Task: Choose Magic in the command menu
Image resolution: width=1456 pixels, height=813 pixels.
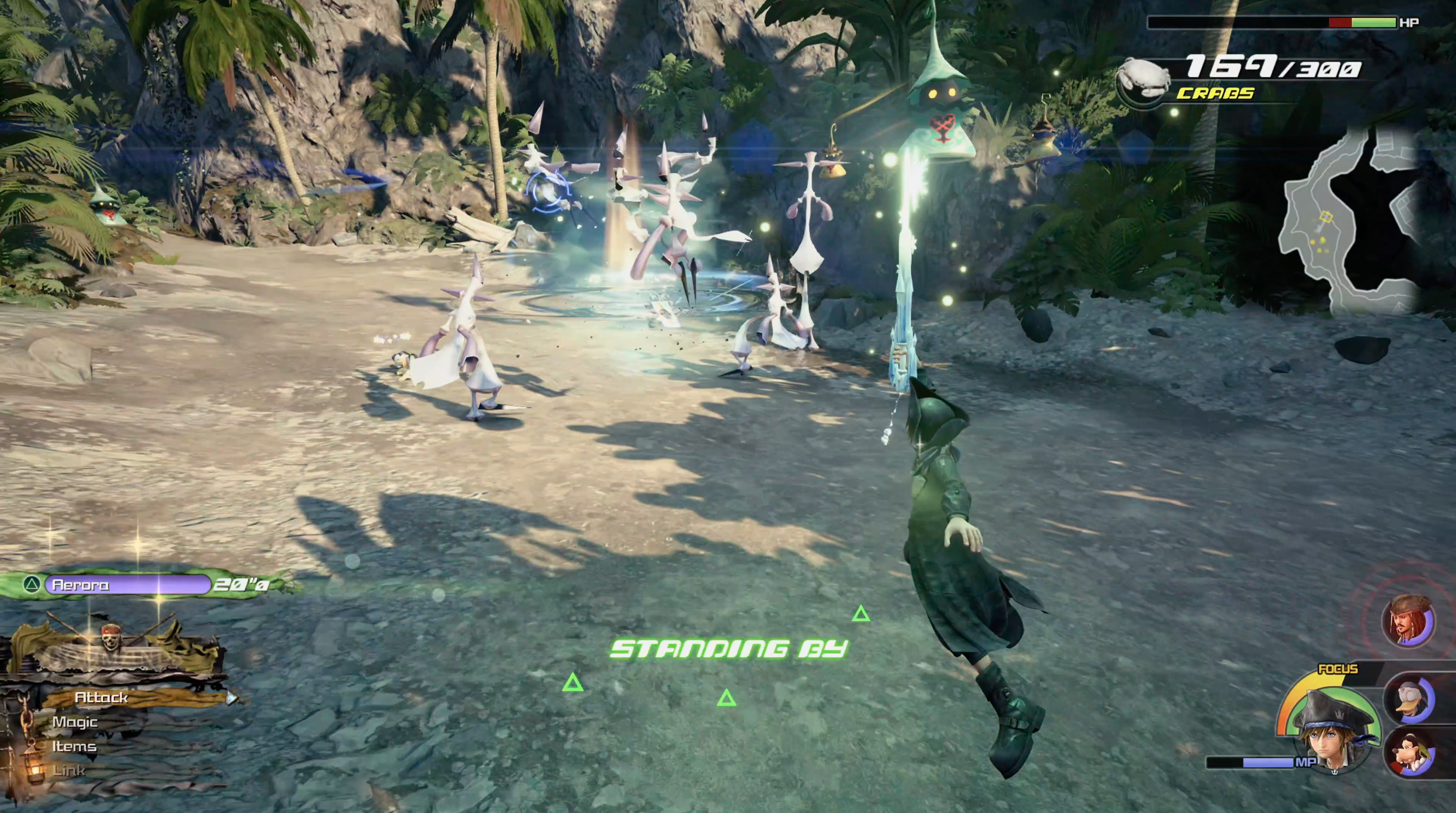Action: coord(75,722)
